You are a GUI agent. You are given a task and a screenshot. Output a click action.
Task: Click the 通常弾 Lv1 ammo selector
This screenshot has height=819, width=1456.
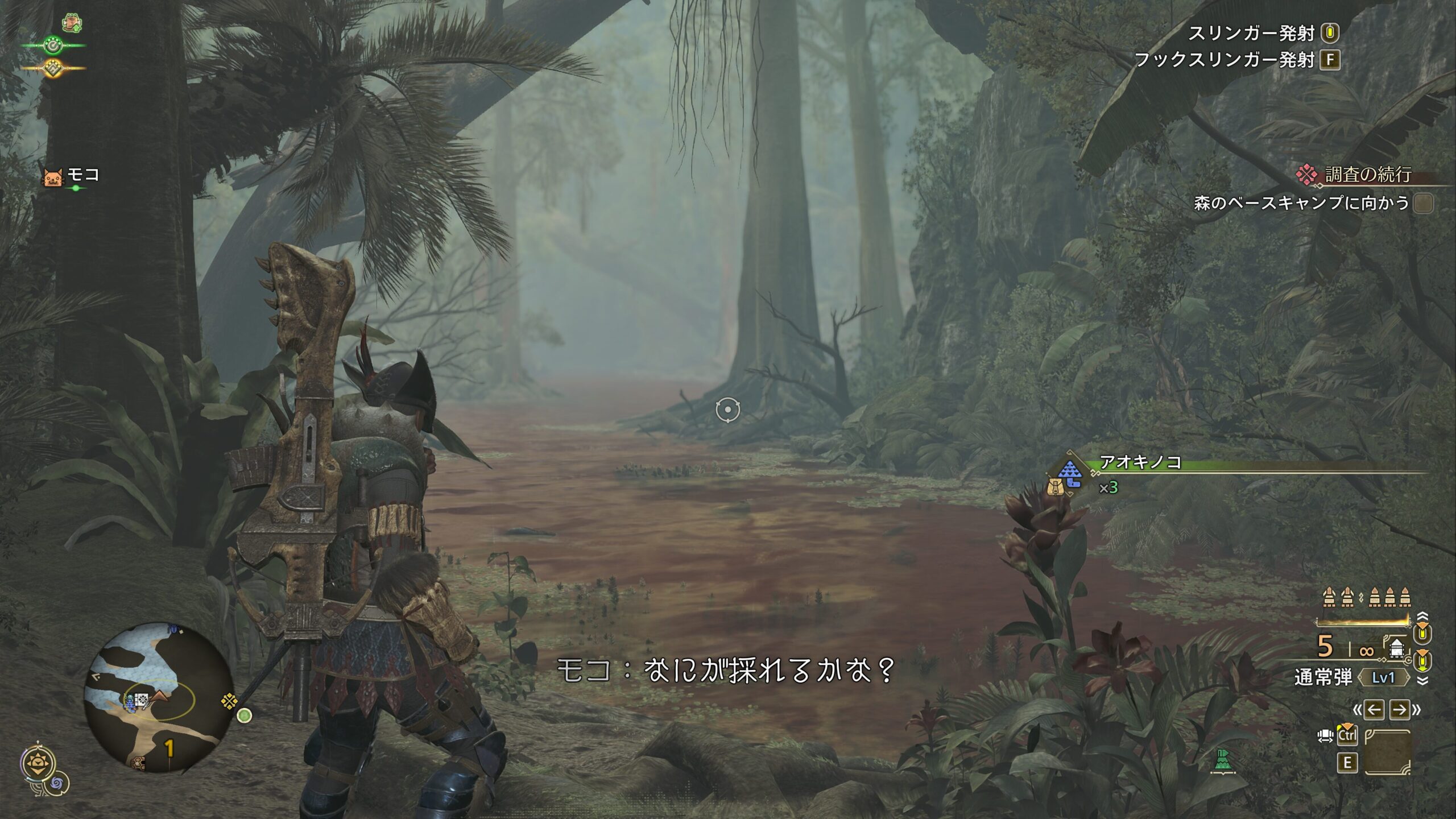click(1383, 677)
